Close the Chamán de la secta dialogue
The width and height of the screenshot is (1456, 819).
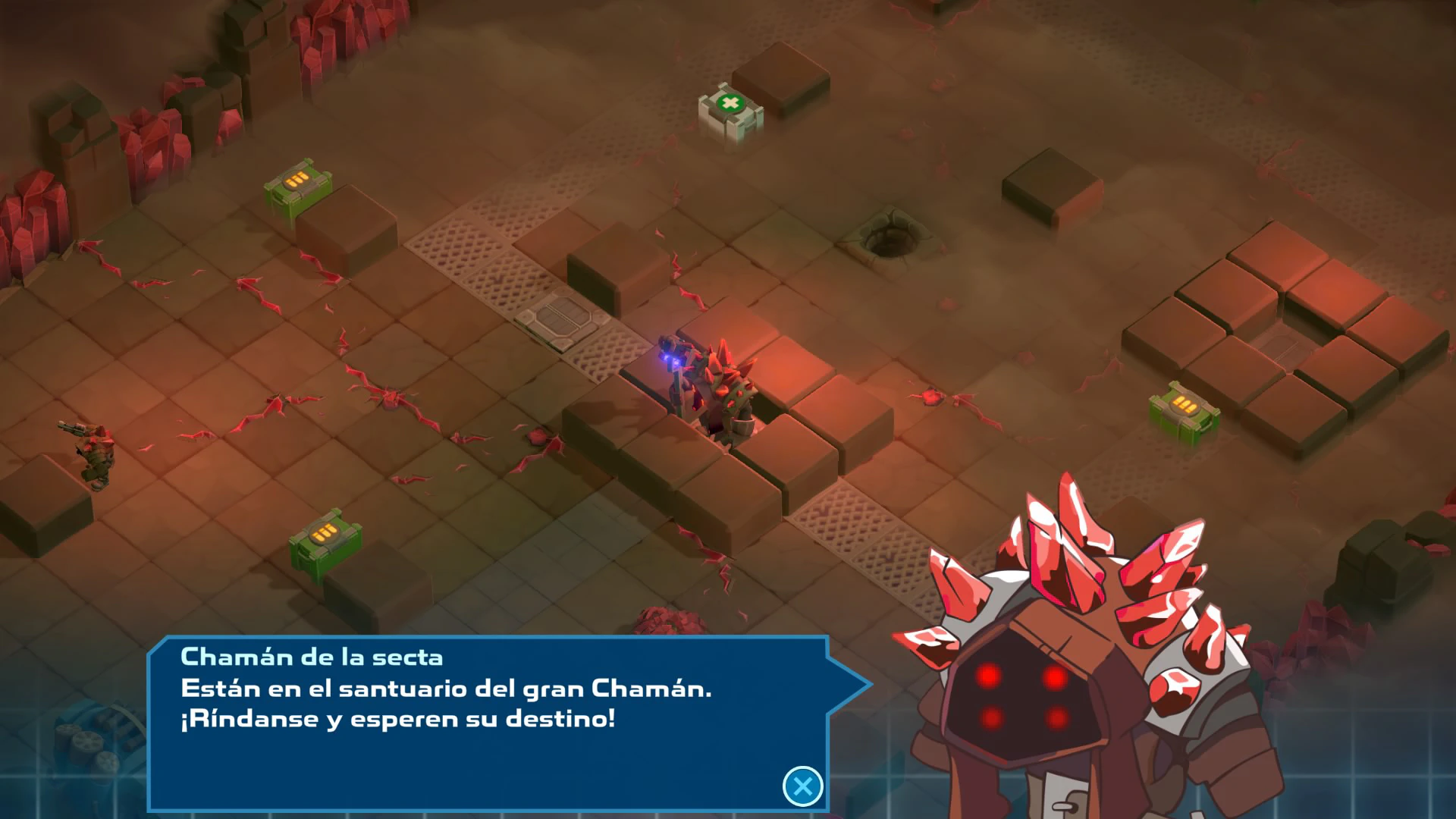[802, 786]
